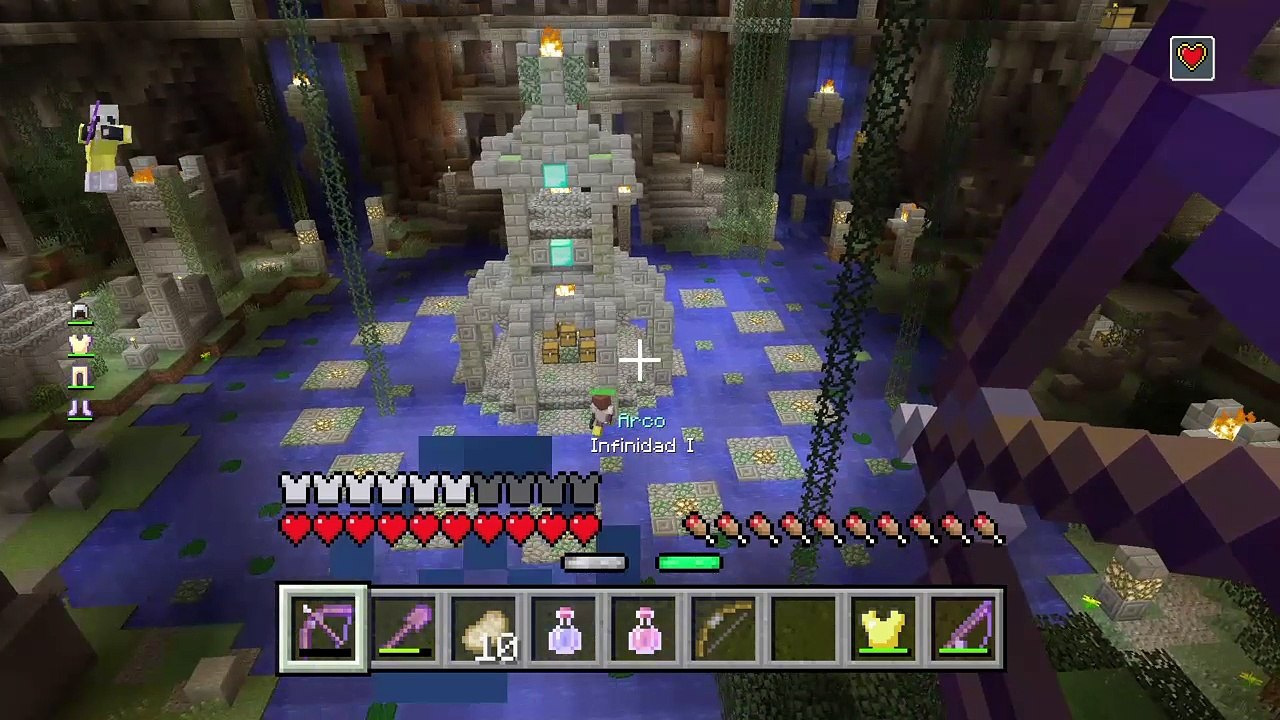1280x720 pixels.
Task: Select the enchanted shovel in the hotbar
Action: [404, 629]
